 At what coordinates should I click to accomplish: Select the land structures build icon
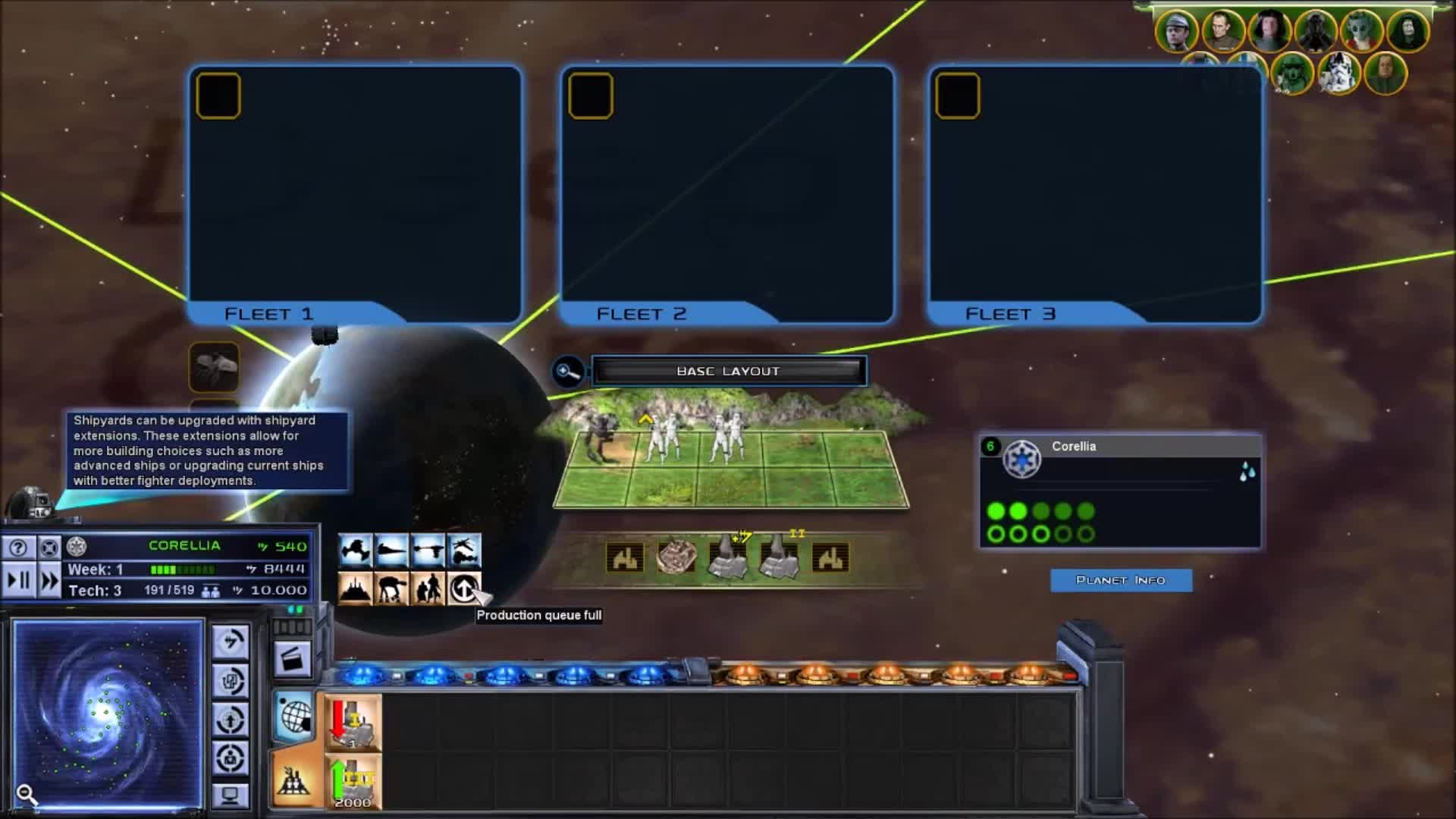coord(355,588)
